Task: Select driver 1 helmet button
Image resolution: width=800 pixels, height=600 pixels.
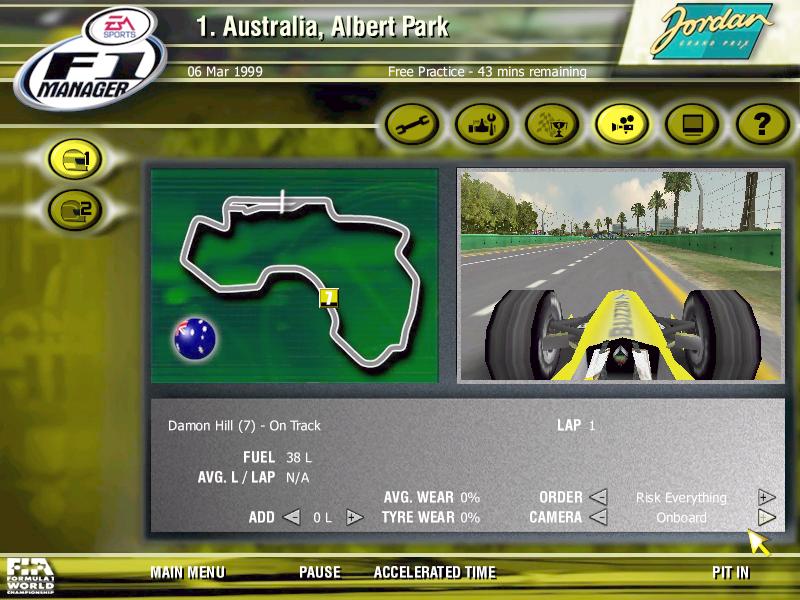Action: pos(77,161)
